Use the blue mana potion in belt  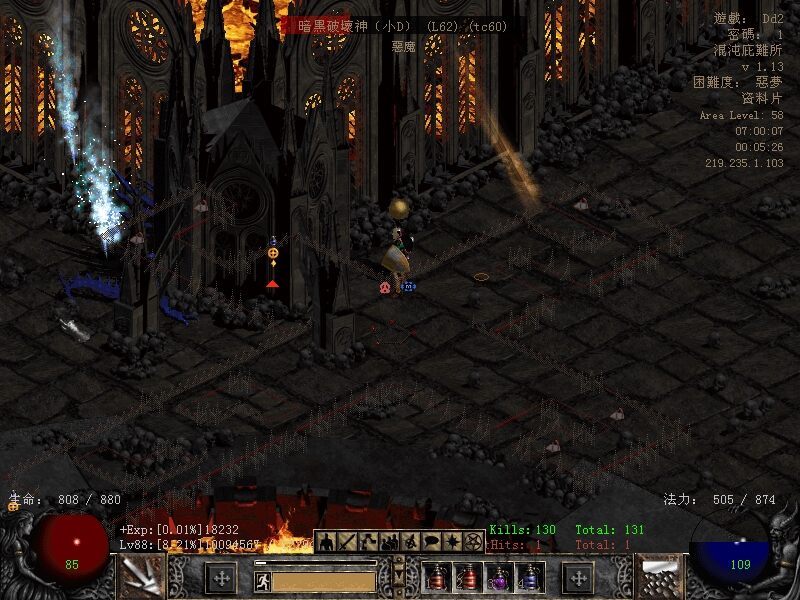(528, 577)
